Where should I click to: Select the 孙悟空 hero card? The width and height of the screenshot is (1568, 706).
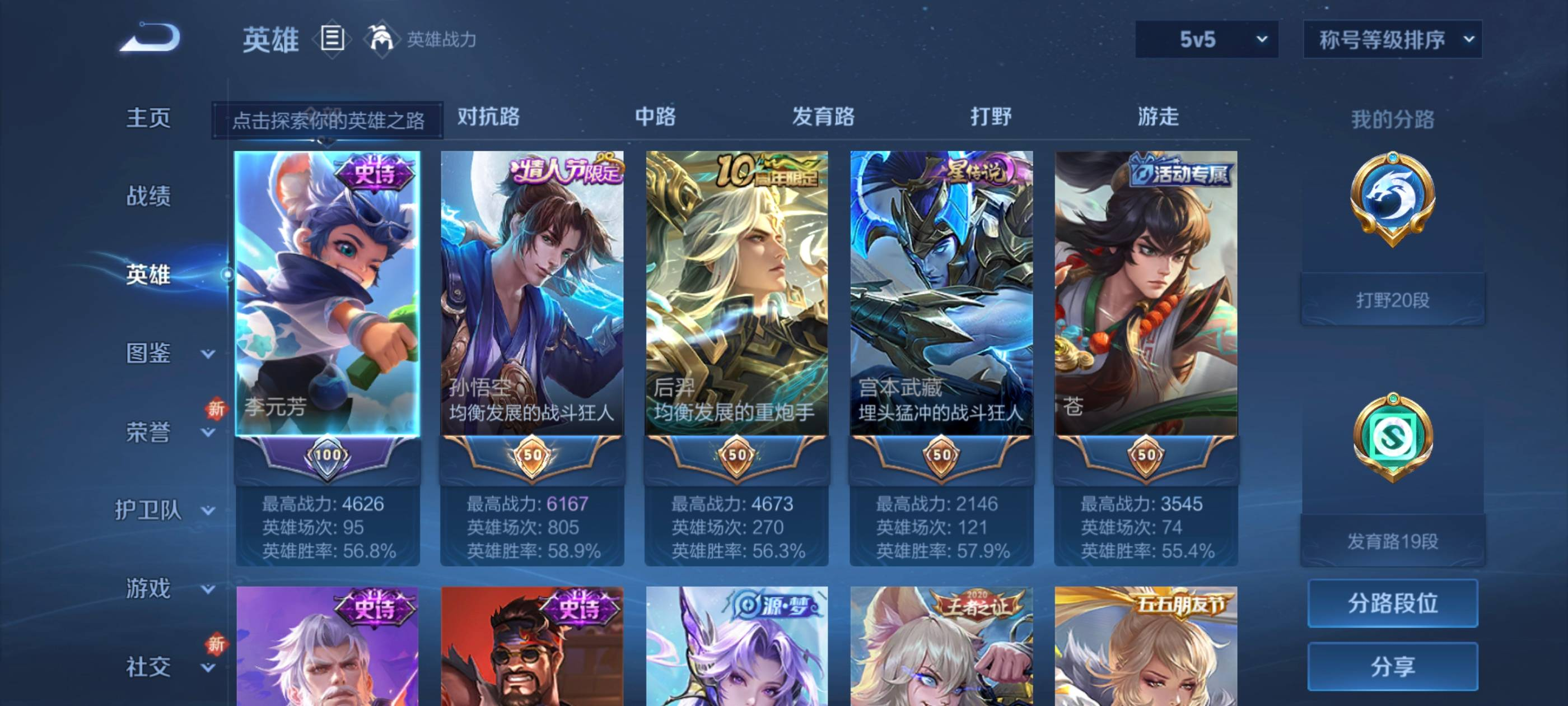pos(532,292)
